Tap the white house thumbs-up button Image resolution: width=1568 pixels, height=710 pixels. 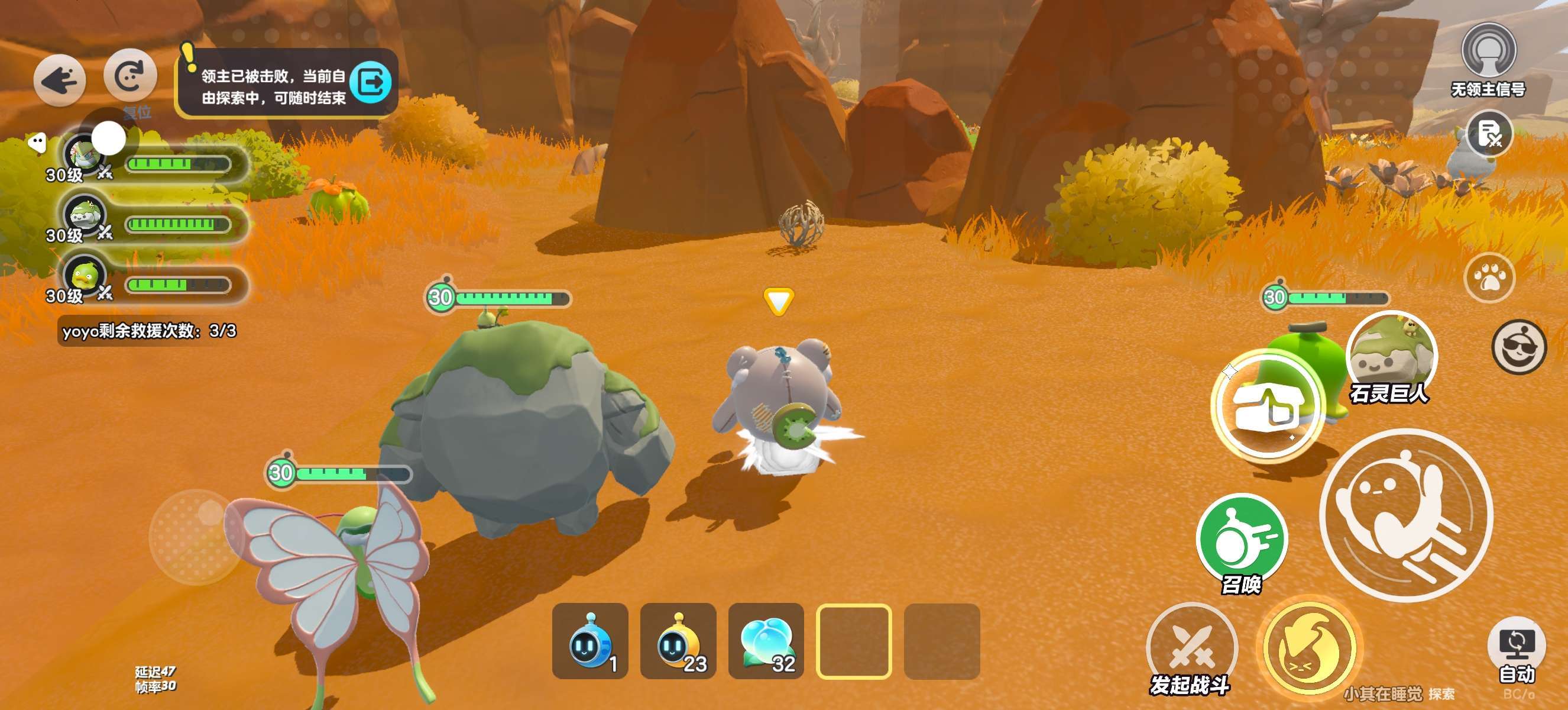(x=1268, y=405)
